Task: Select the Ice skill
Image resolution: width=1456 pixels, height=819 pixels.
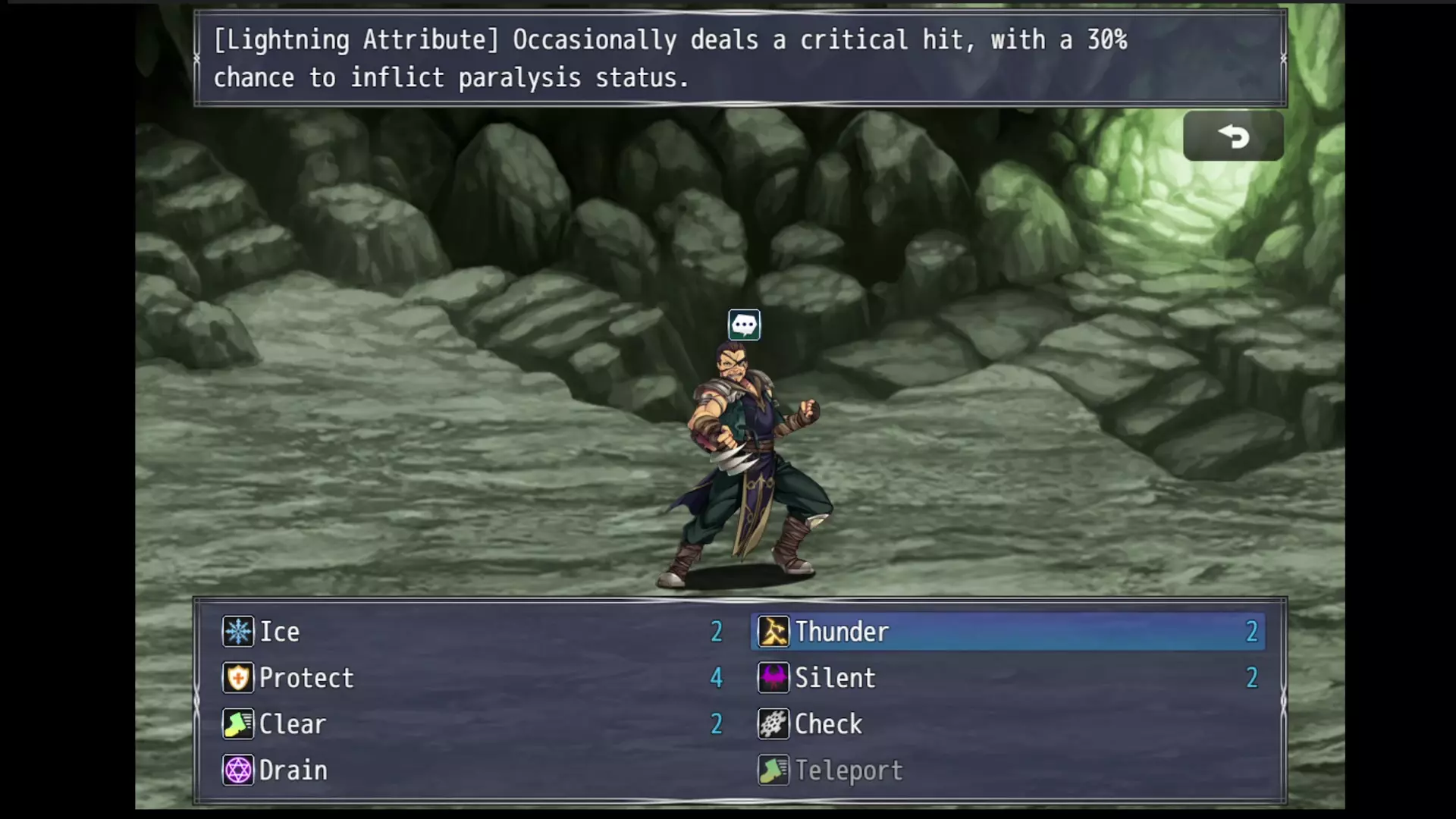Action: point(280,632)
